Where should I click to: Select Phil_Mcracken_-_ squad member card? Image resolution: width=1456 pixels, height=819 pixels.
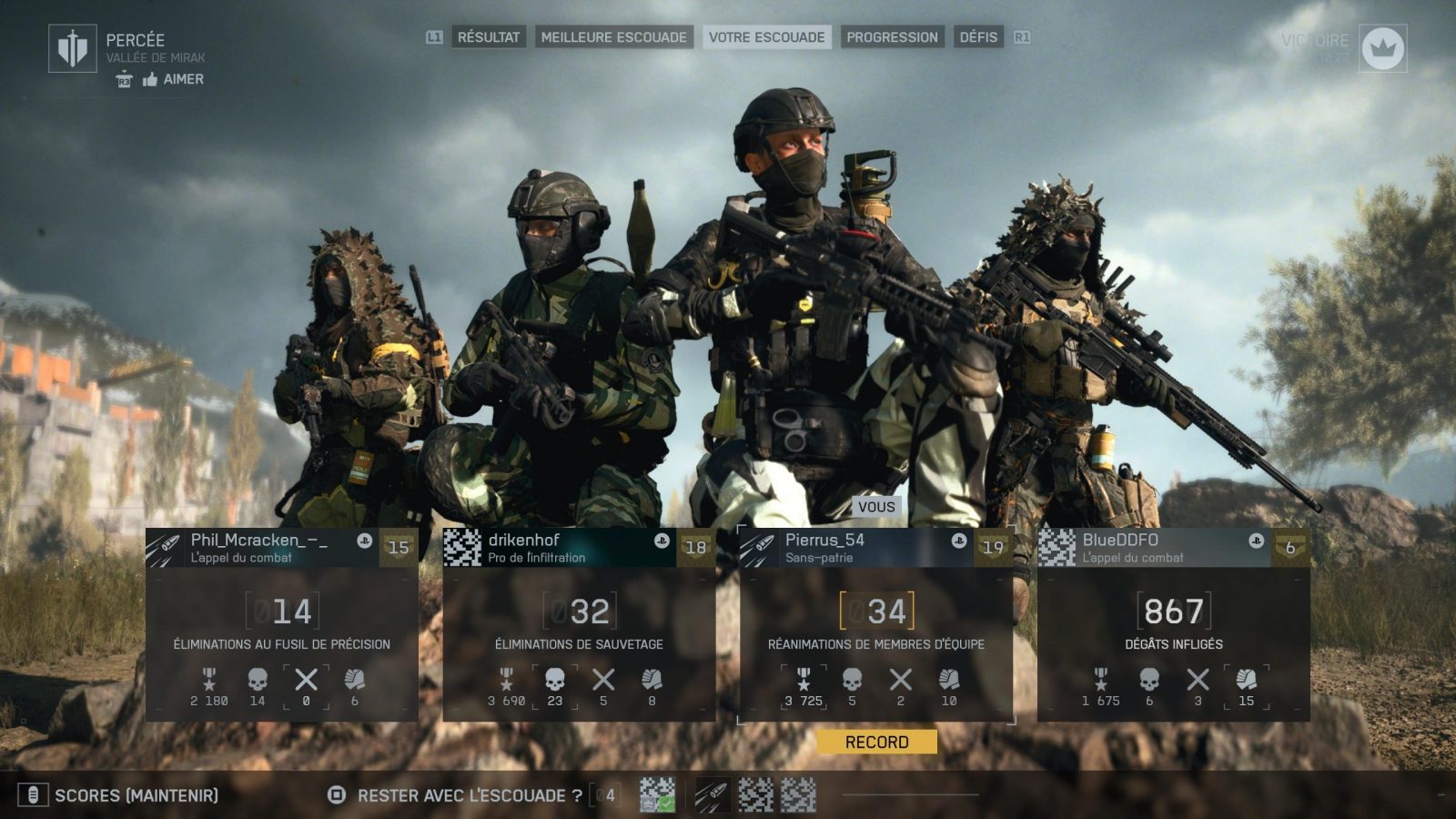pos(281,624)
